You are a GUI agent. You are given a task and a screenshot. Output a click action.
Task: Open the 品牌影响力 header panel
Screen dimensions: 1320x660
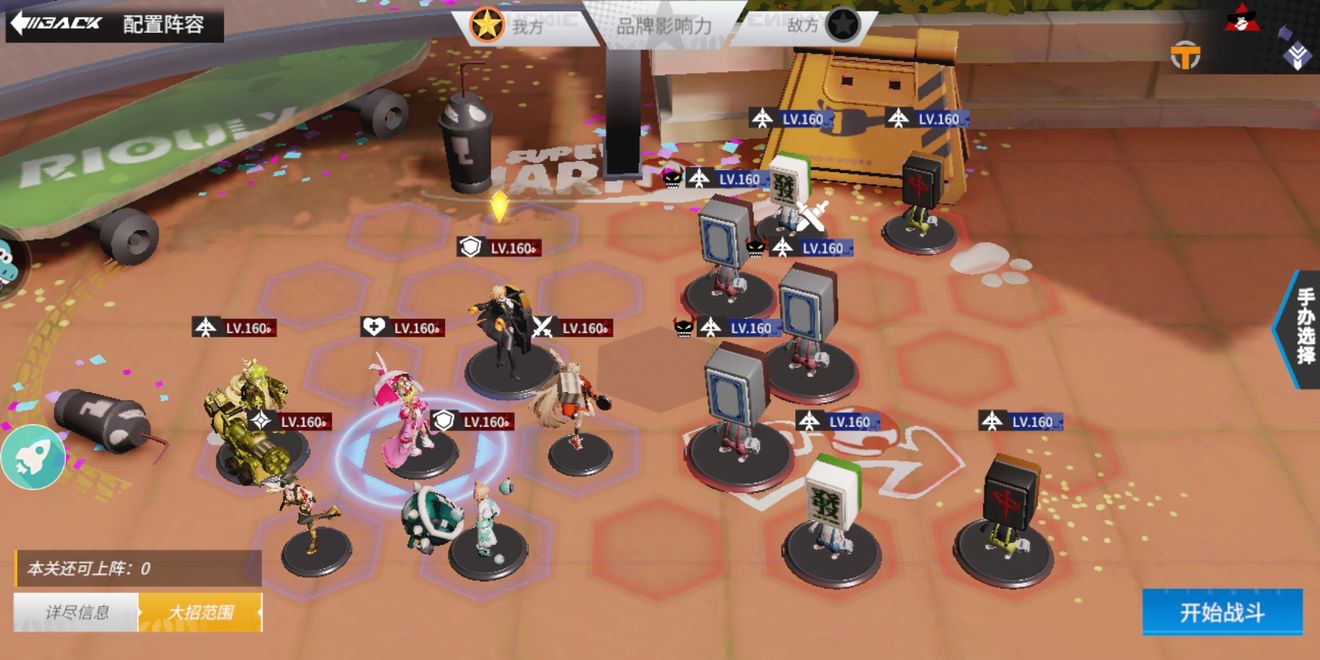[x=663, y=26]
